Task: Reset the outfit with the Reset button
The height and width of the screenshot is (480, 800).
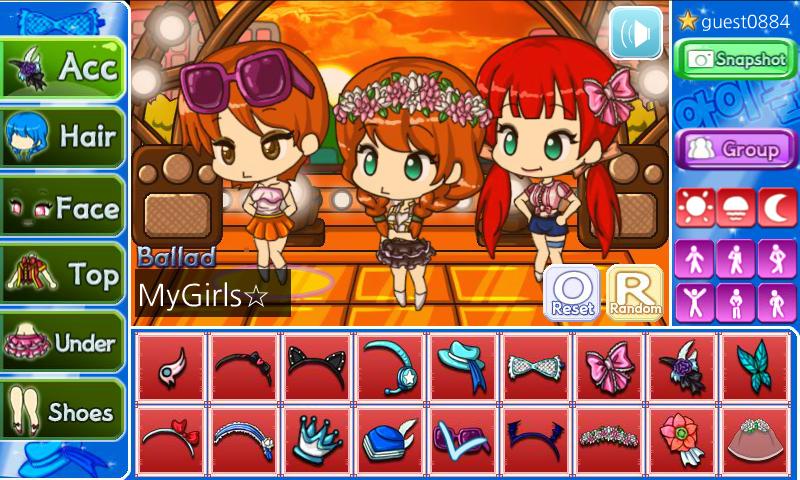Action: pyautogui.click(x=572, y=293)
